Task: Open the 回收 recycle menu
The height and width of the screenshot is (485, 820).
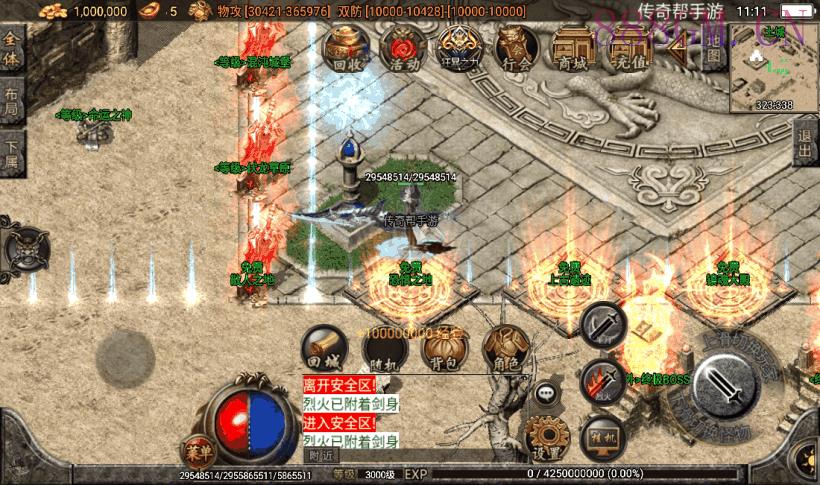Action: click(x=346, y=50)
